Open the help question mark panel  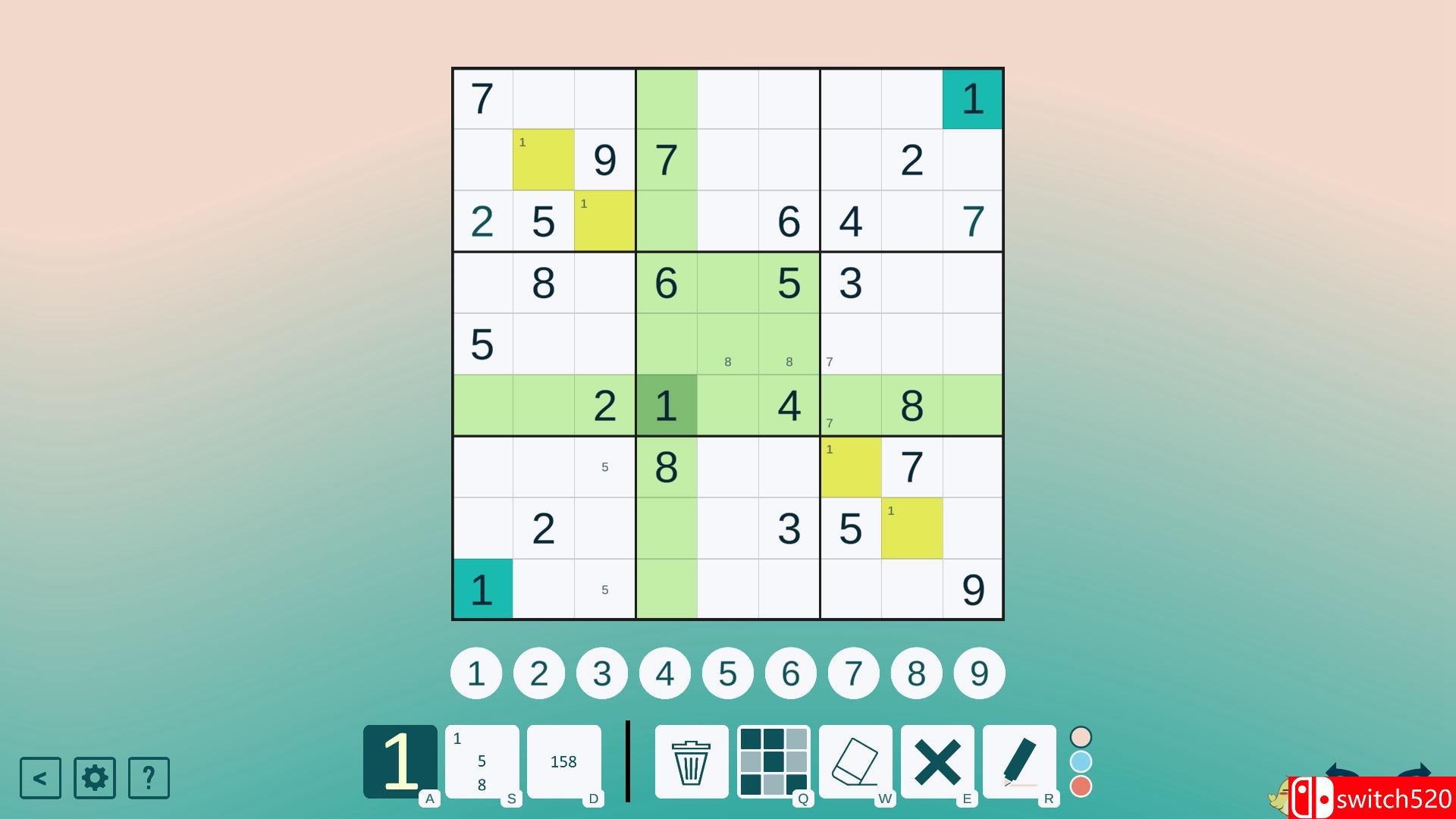tap(149, 777)
